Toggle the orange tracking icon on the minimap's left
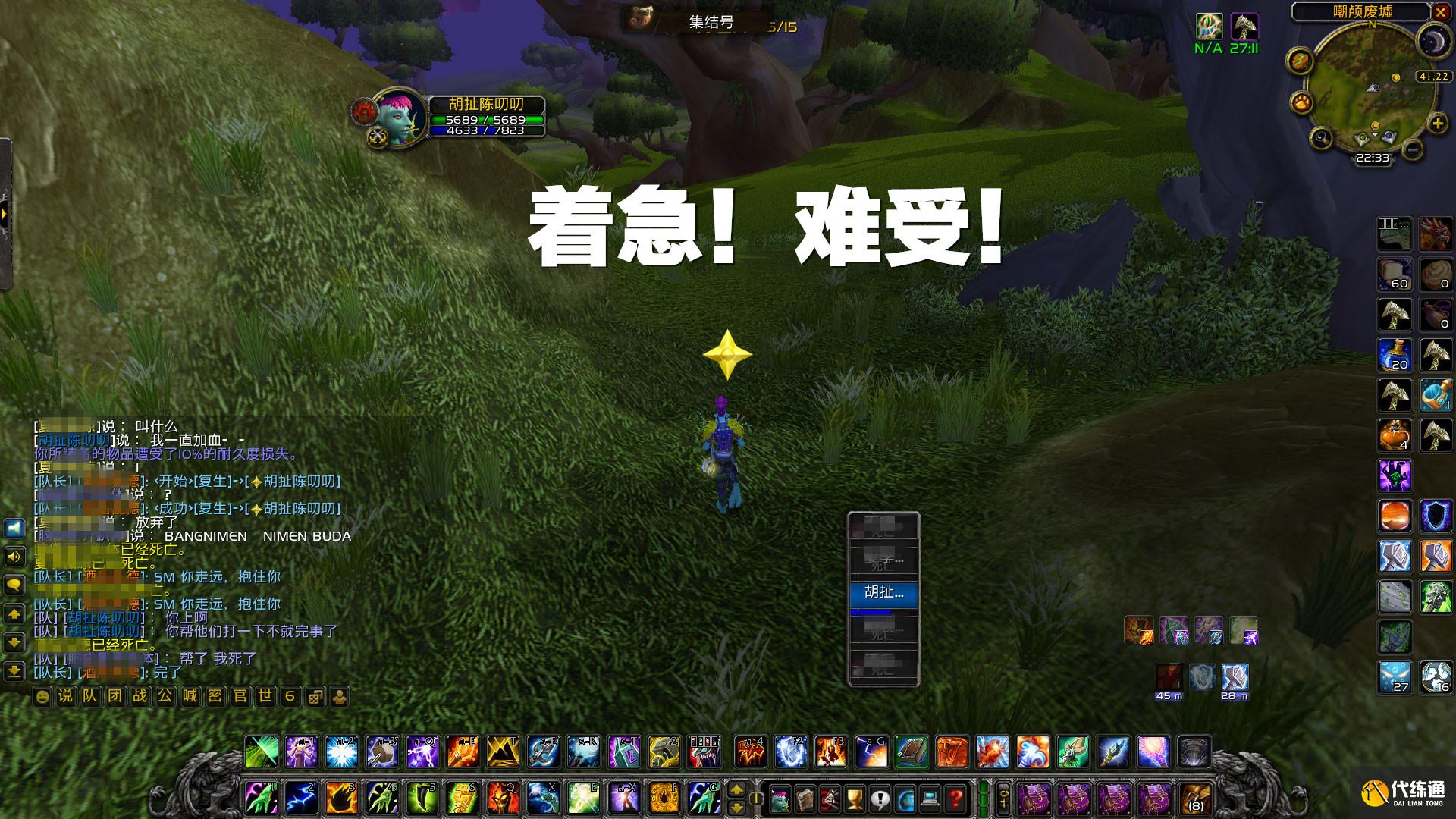This screenshot has height=819, width=1456. (1301, 59)
